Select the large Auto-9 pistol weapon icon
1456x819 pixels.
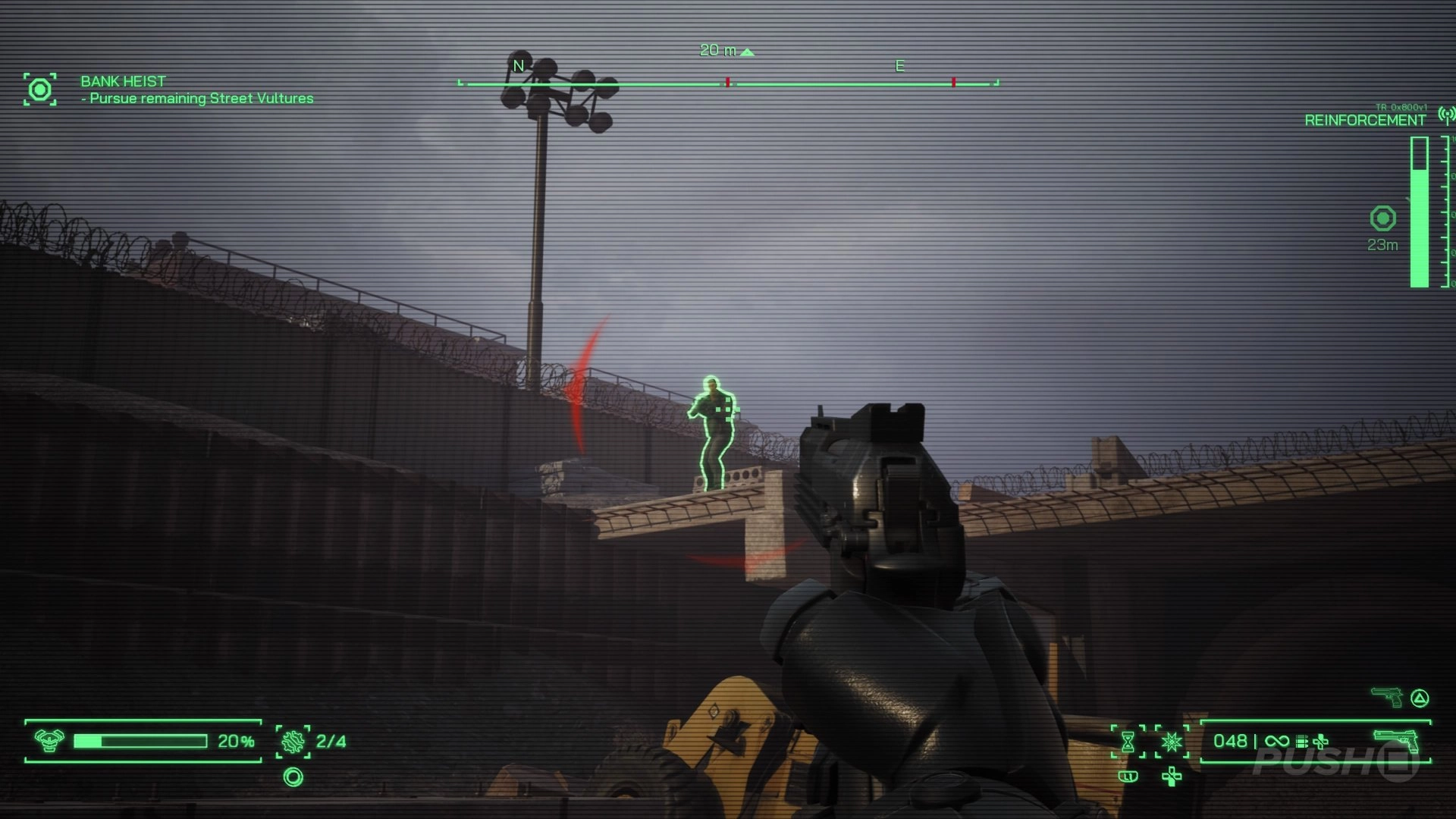[x=1396, y=741]
